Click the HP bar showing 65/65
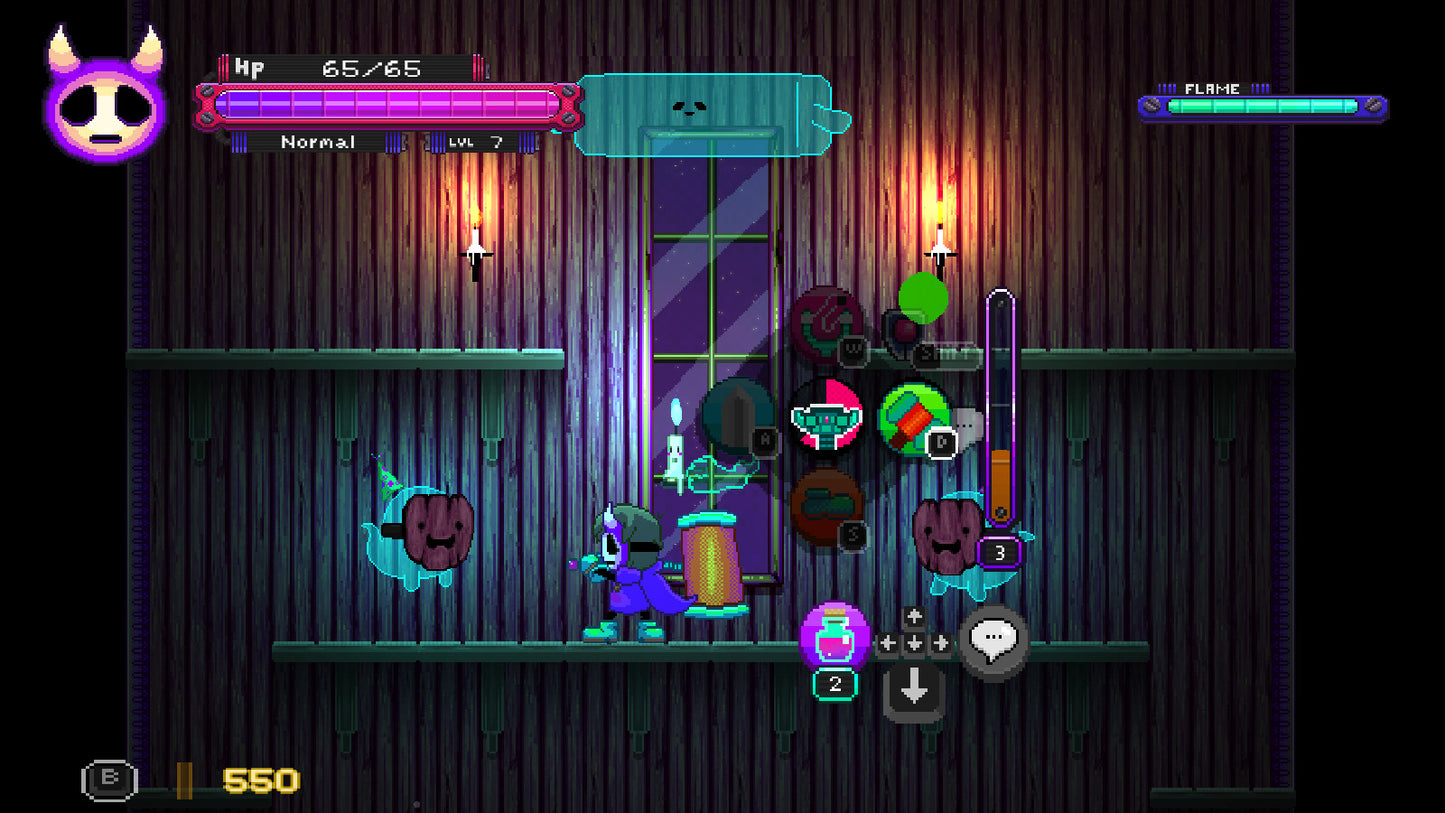This screenshot has height=813, width=1445. click(380, 105)
